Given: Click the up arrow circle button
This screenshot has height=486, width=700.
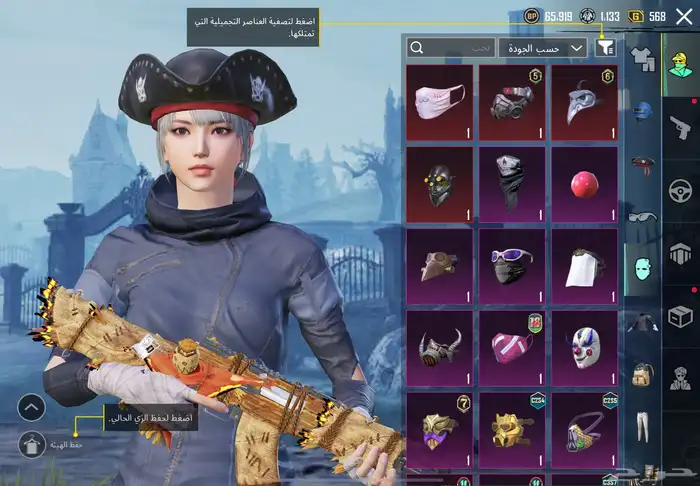Looking at the screenshot, I should (32, 408).
